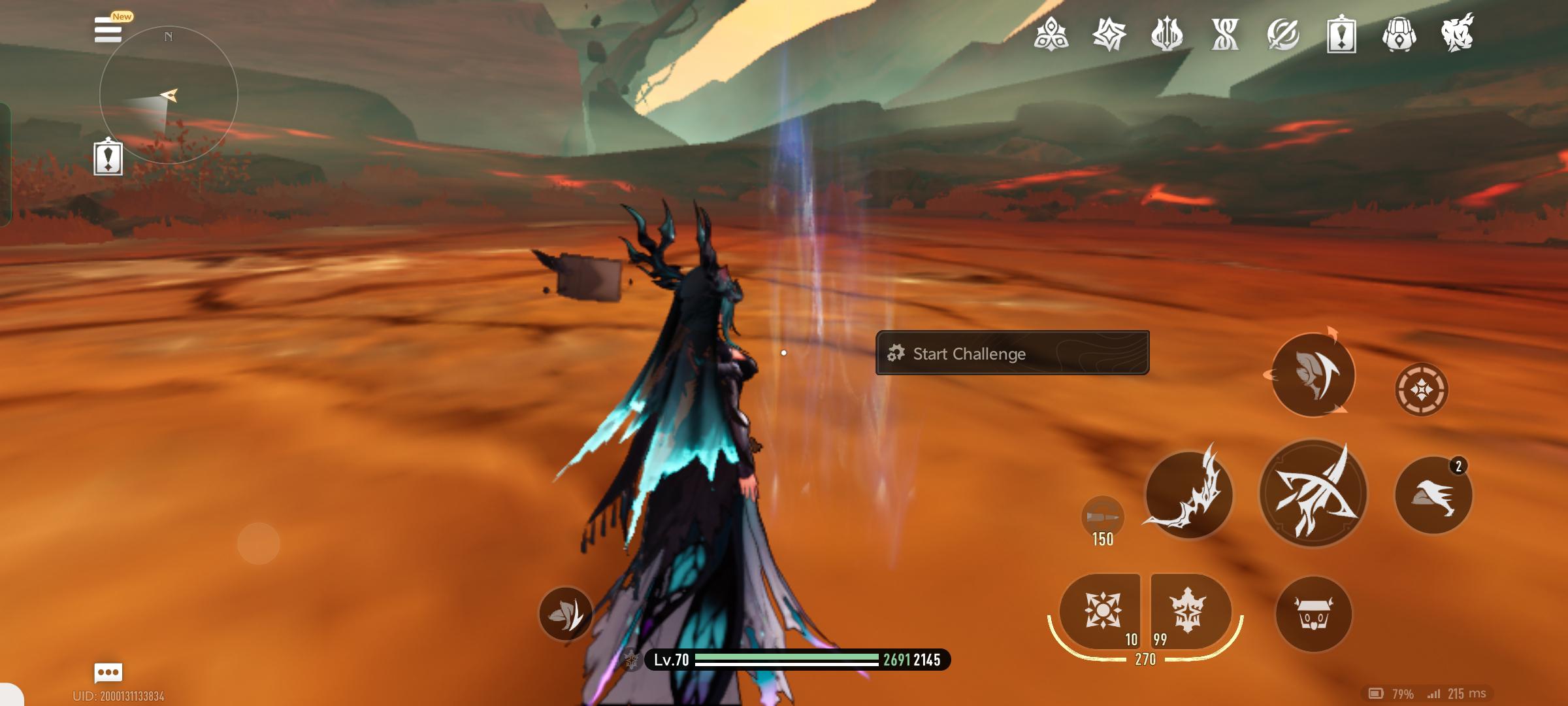Tap the three-petal flower icon

pyautogui.click(x=1051, y=34)
